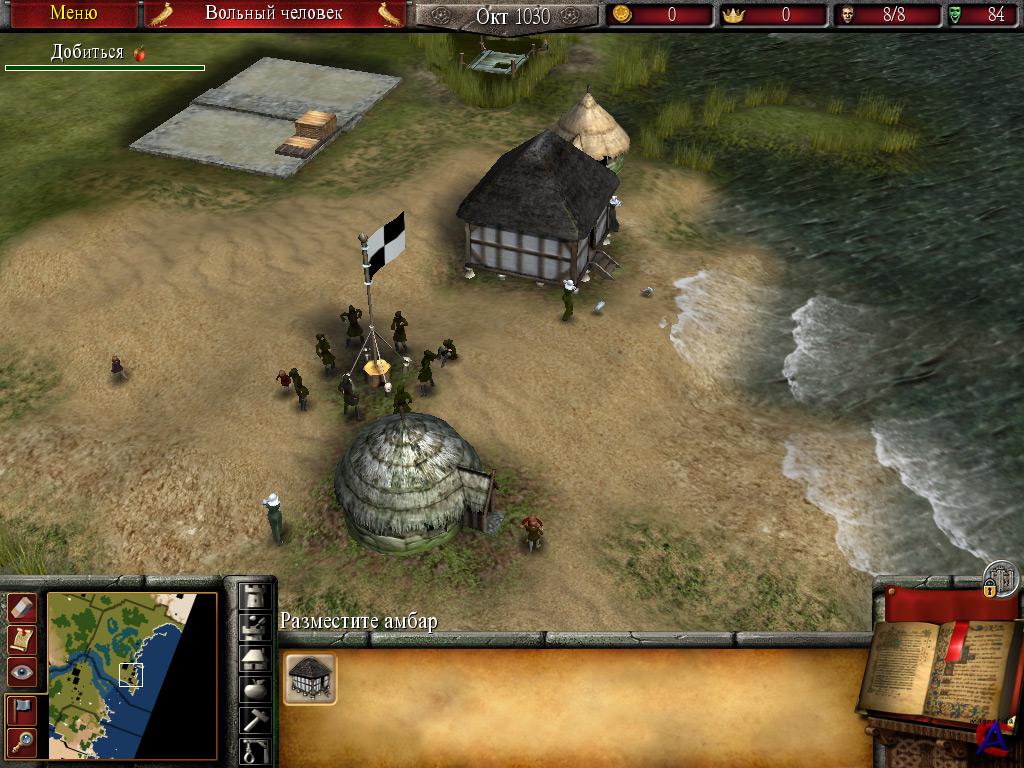Open the scroll briefing icon
This screenshot has height=768, width=1024.
click(22, 639)
